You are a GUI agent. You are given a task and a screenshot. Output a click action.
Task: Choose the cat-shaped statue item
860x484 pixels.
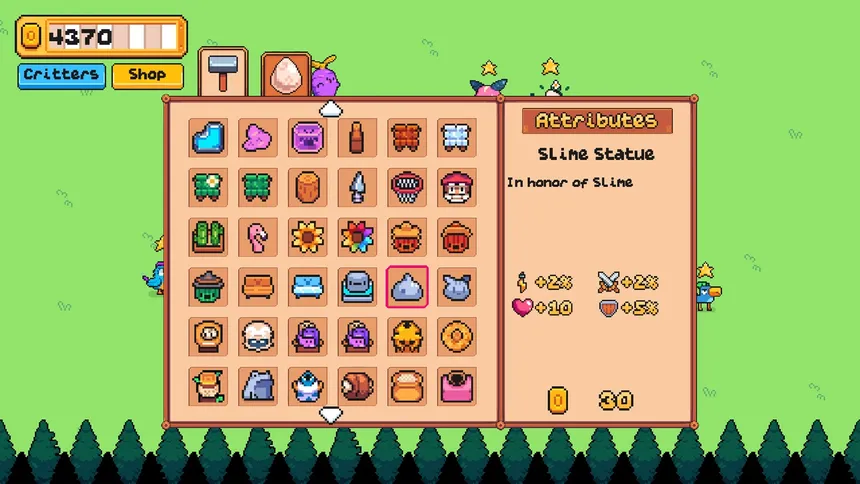(x=457, y=286)
